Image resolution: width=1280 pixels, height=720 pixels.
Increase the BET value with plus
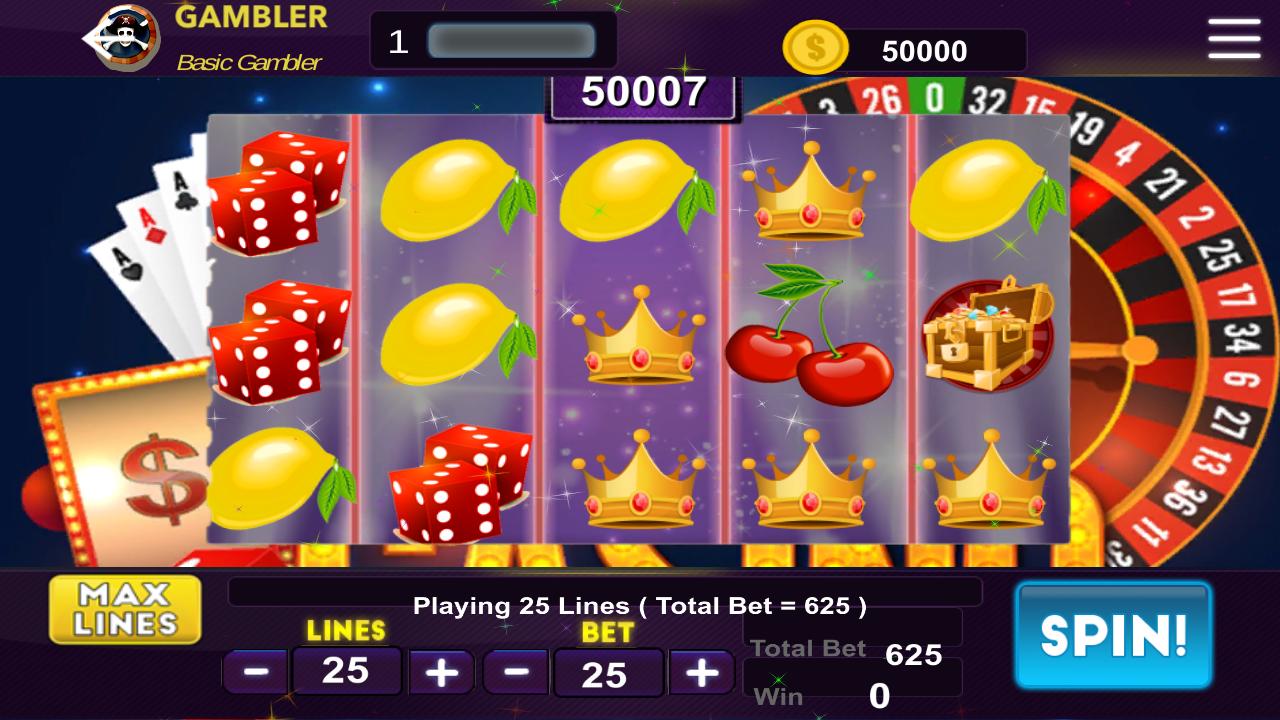701,672
